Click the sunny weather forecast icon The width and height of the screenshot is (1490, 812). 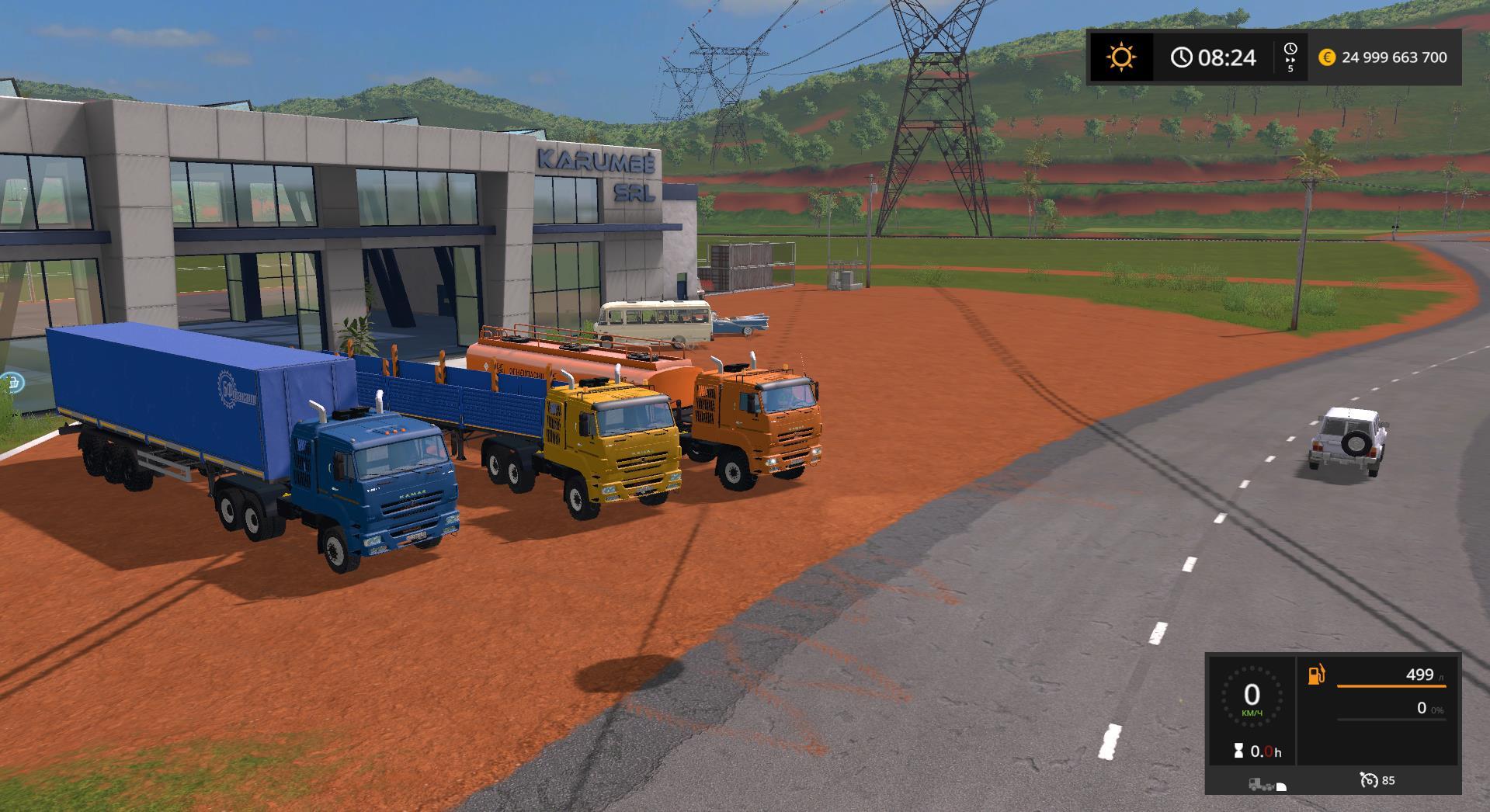point(1121,57)
